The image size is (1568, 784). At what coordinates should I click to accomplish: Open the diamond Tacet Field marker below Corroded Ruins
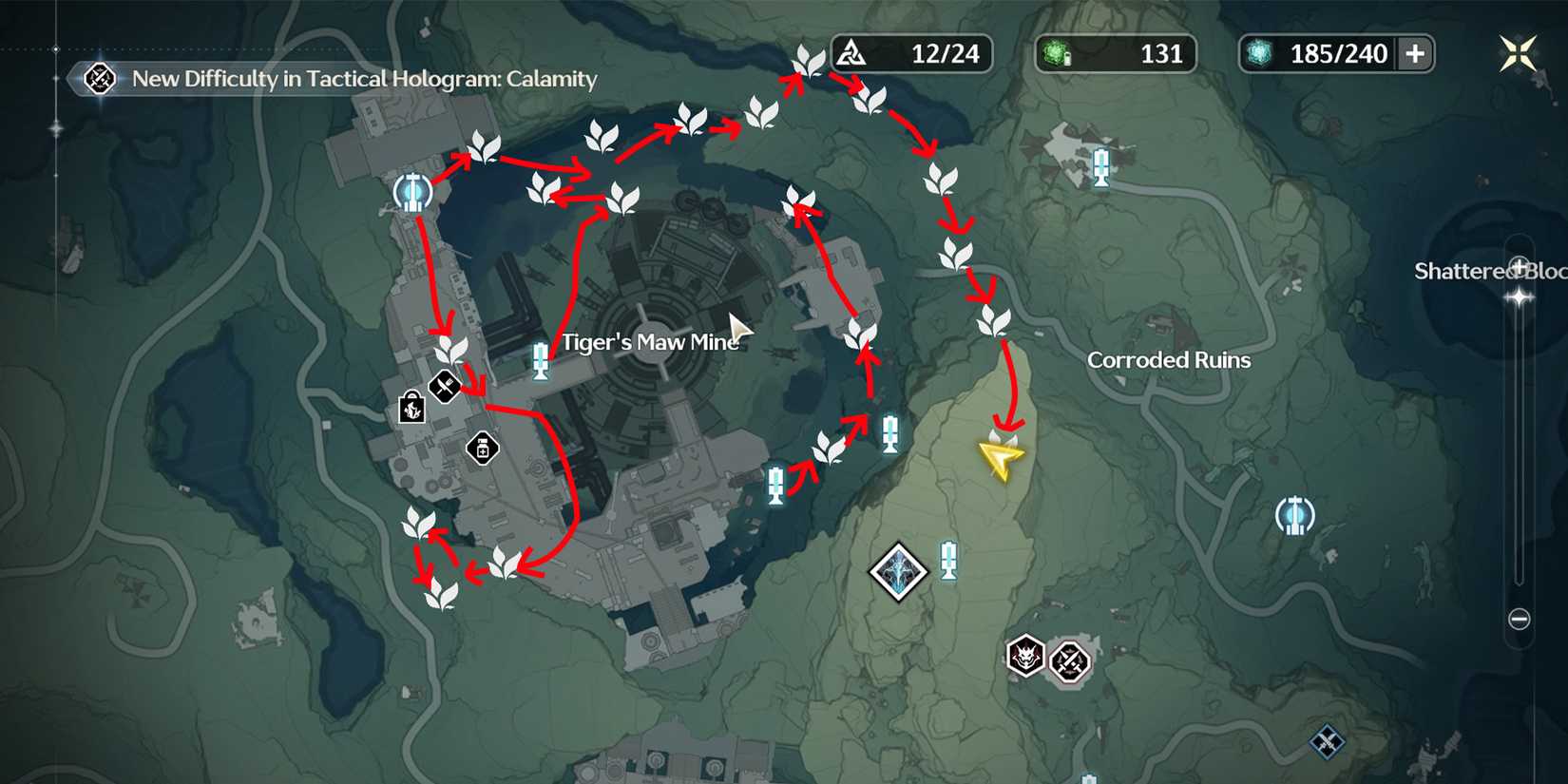(897, 571)
